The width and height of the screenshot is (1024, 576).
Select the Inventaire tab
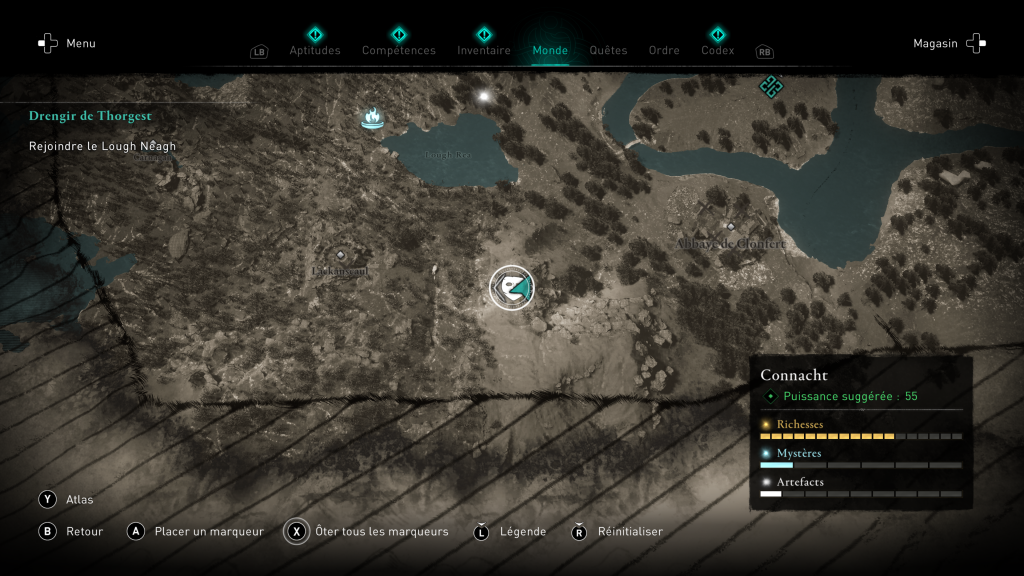[x=484, y=50]
